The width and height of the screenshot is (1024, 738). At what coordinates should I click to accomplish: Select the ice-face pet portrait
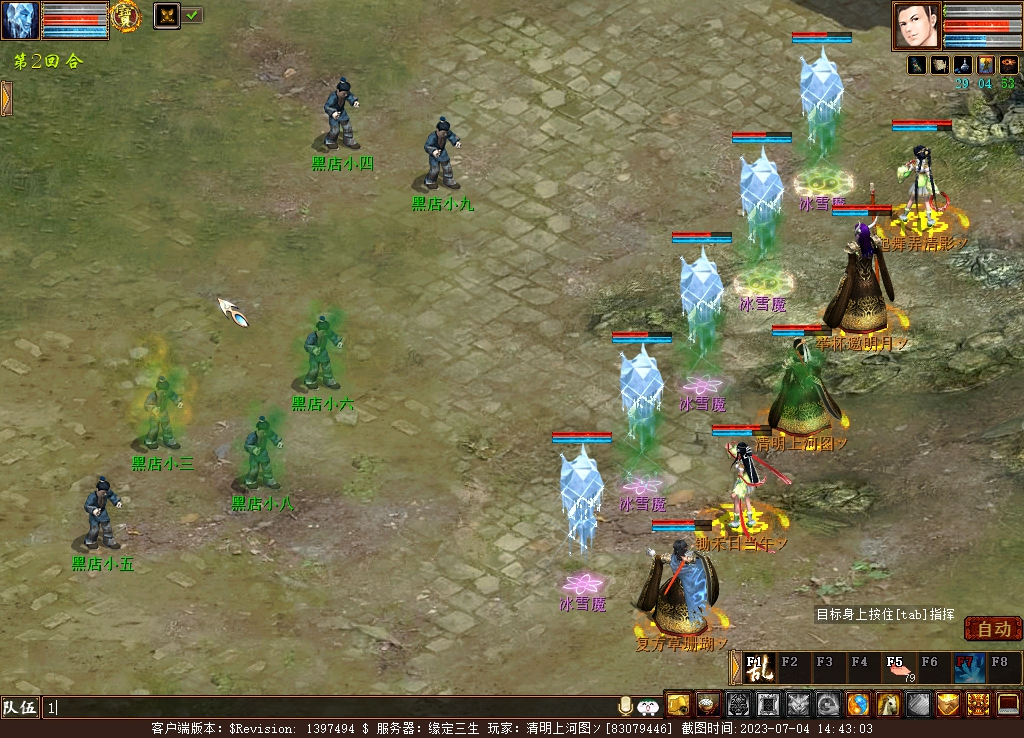(x=20, y=20)
